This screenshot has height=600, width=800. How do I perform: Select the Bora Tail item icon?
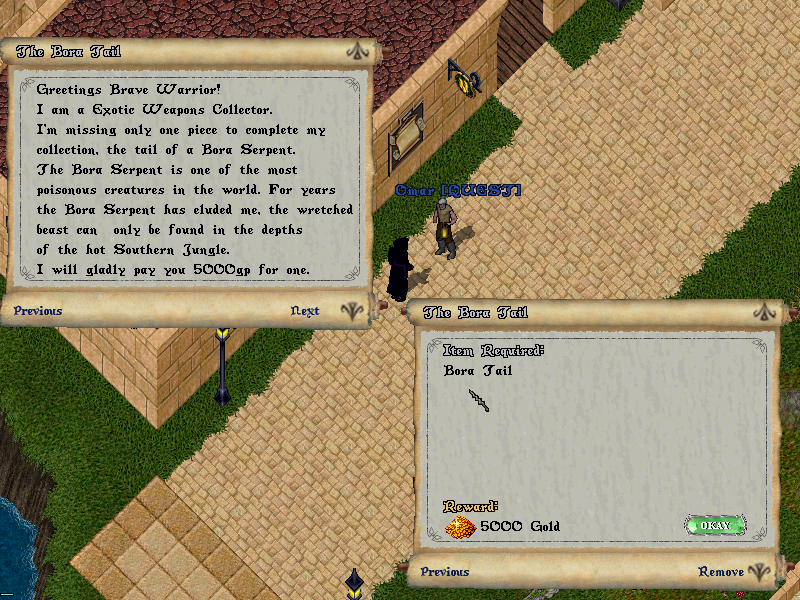pos(479,400)
